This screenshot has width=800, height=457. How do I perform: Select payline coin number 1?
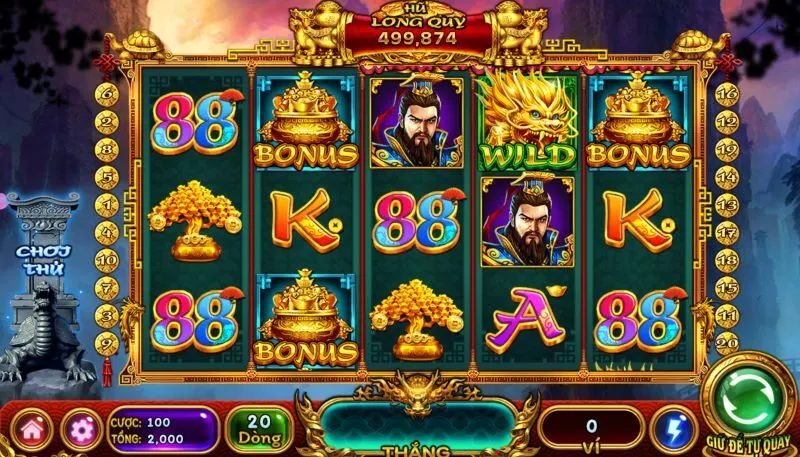click(x=109, y=205)
